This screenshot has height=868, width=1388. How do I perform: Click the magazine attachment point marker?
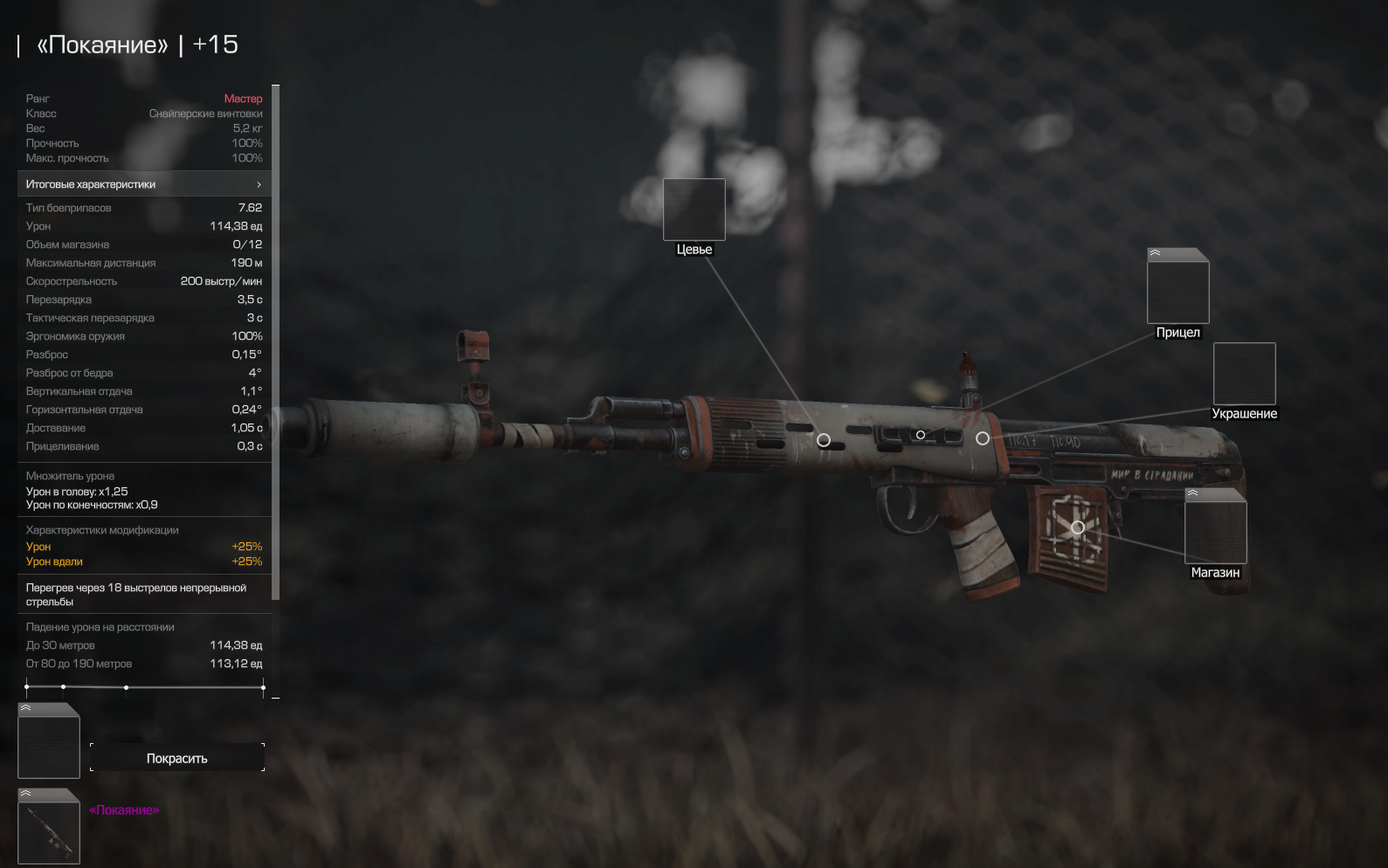pyautogui.click(x=1078, y=527)
